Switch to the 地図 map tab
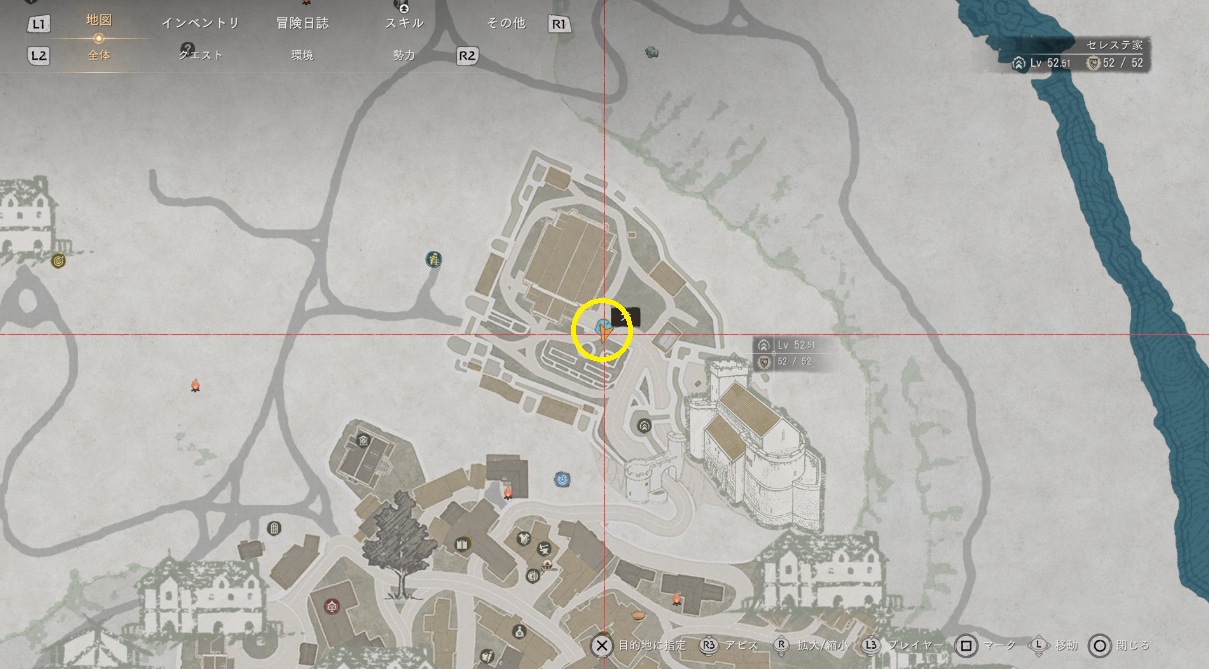 [x=98, y=21]
